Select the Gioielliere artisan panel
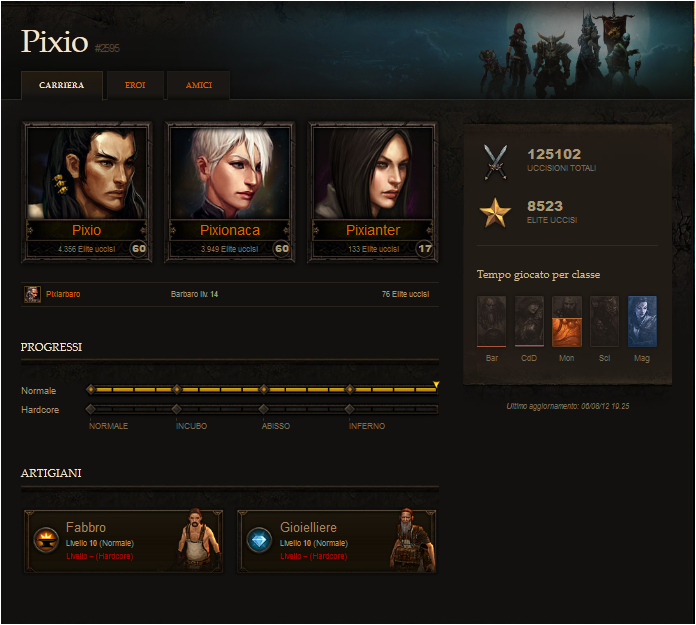Image resolution: width=696 pixels, height=625 pixels. [x=337, y=541]
